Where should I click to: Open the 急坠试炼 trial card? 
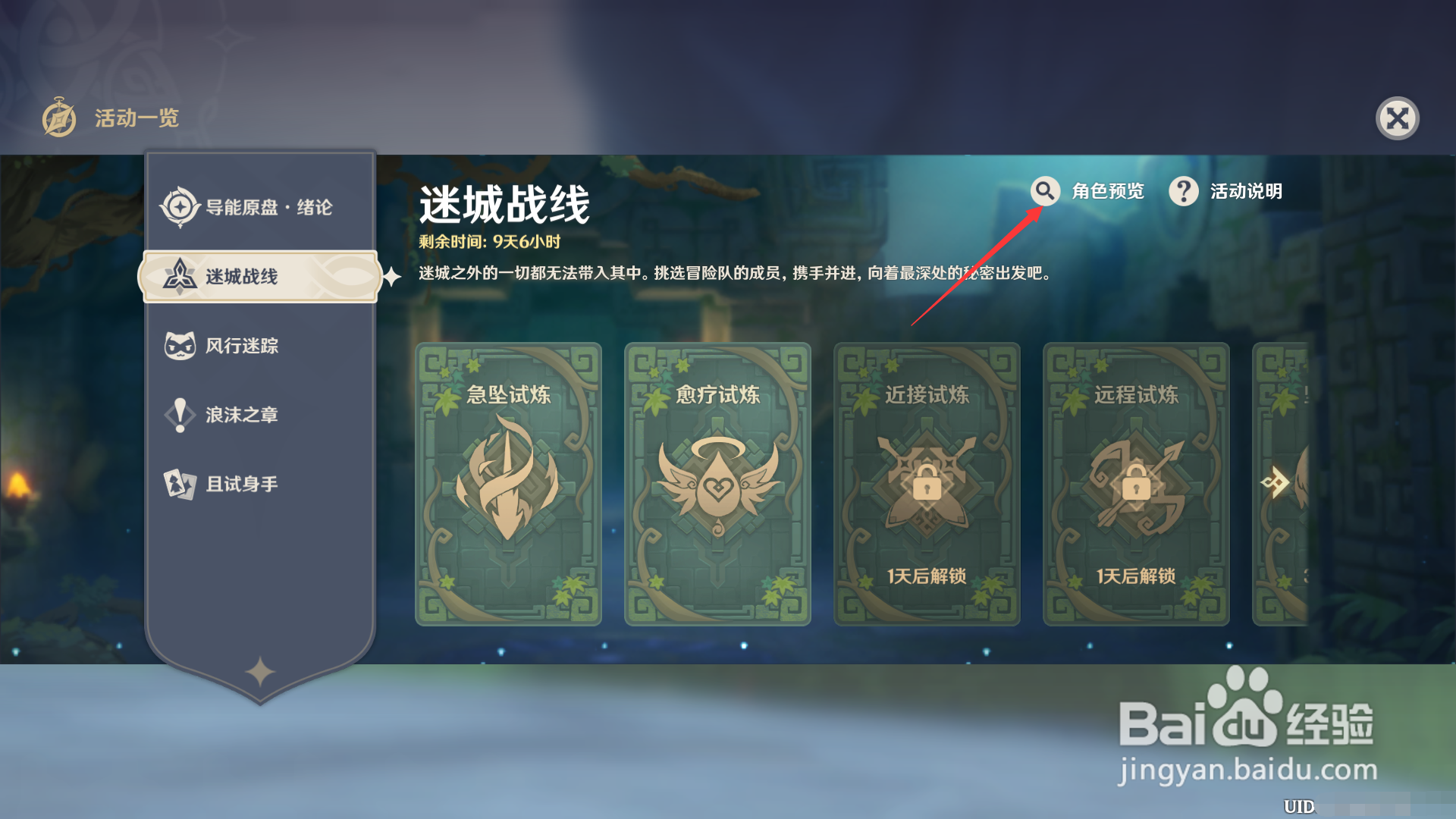click(509, 485)
